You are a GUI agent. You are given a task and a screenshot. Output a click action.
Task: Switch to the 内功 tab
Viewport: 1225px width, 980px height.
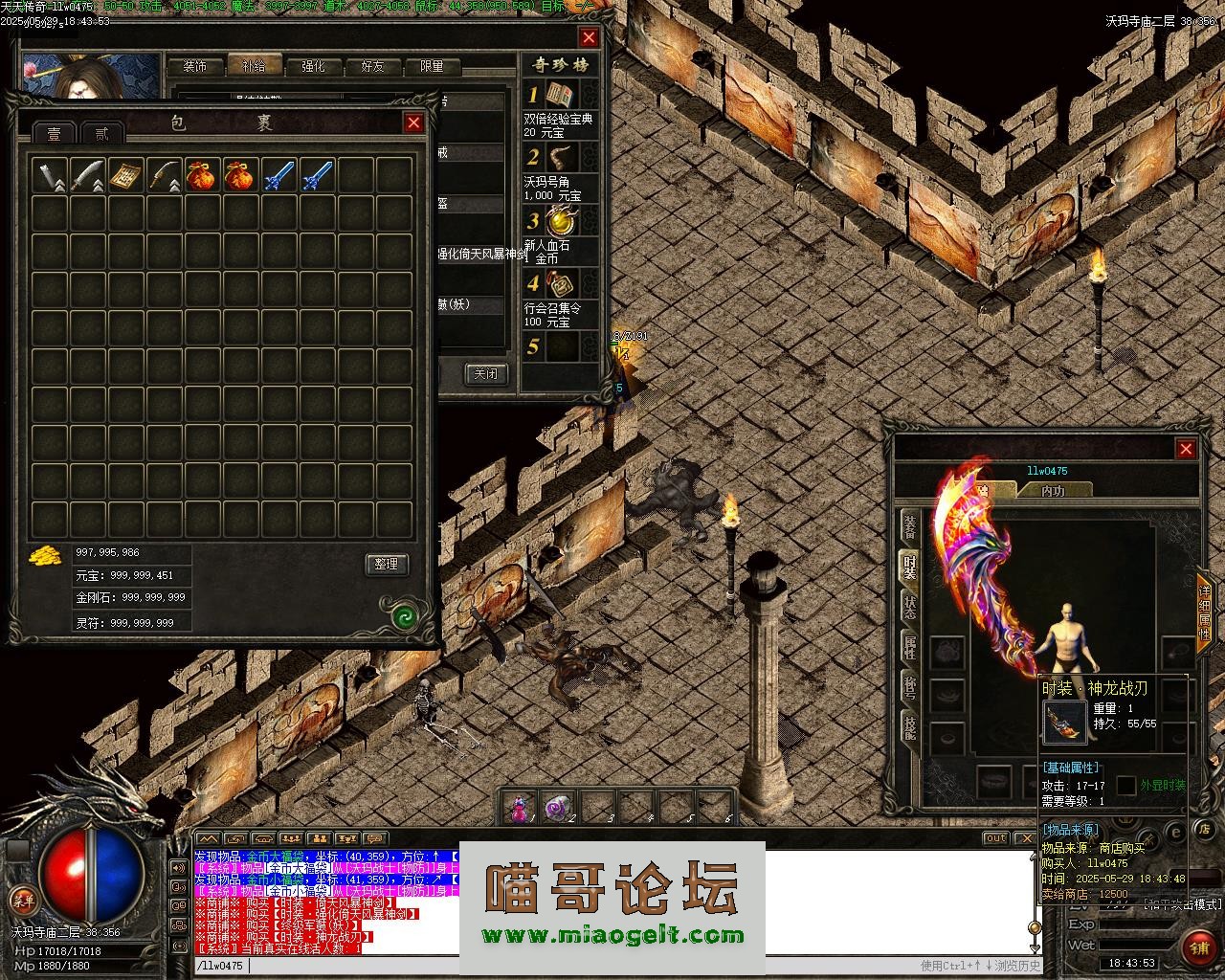coord(1053,490)
